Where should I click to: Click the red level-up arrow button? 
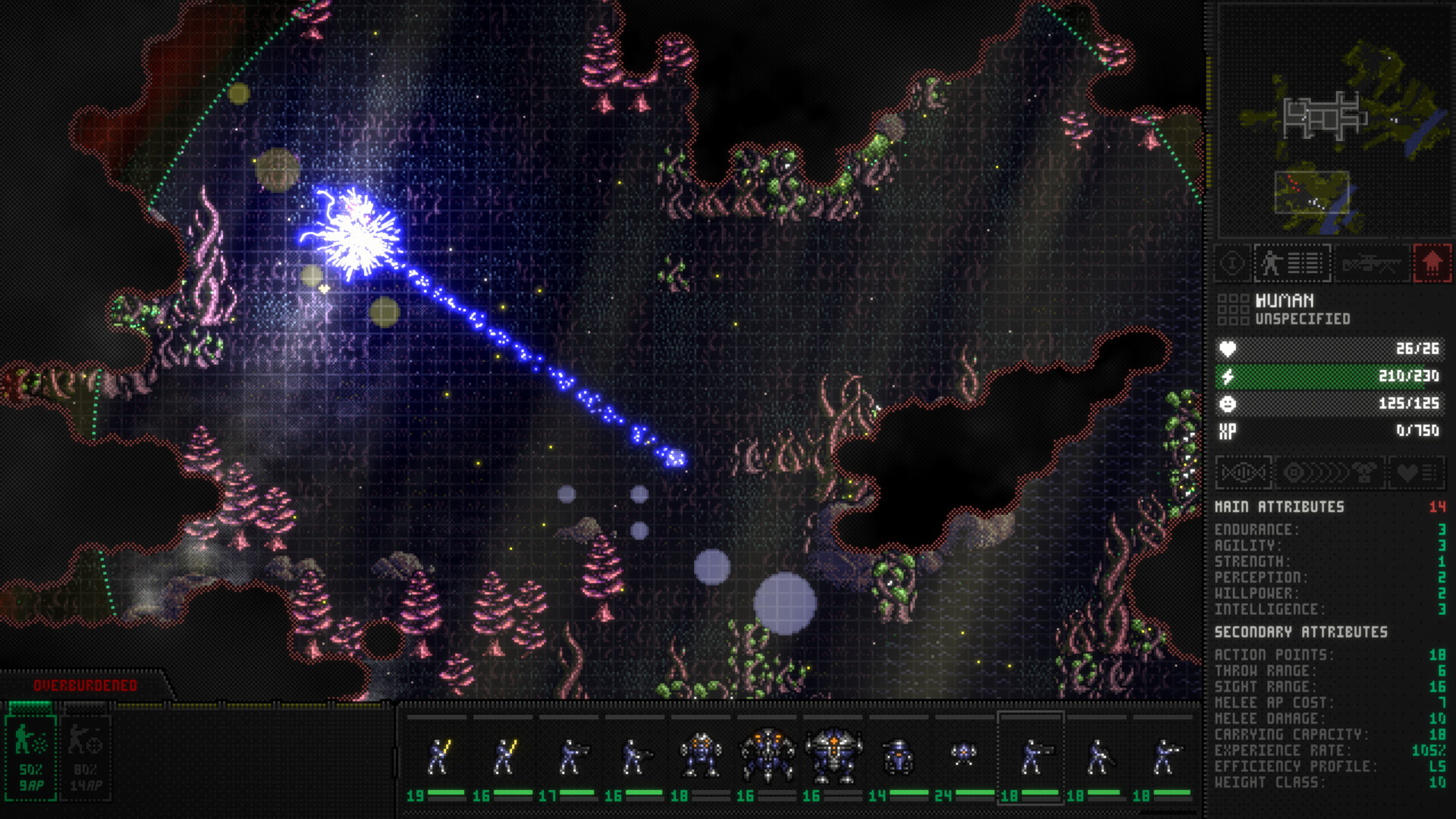tap(1432, 264)
